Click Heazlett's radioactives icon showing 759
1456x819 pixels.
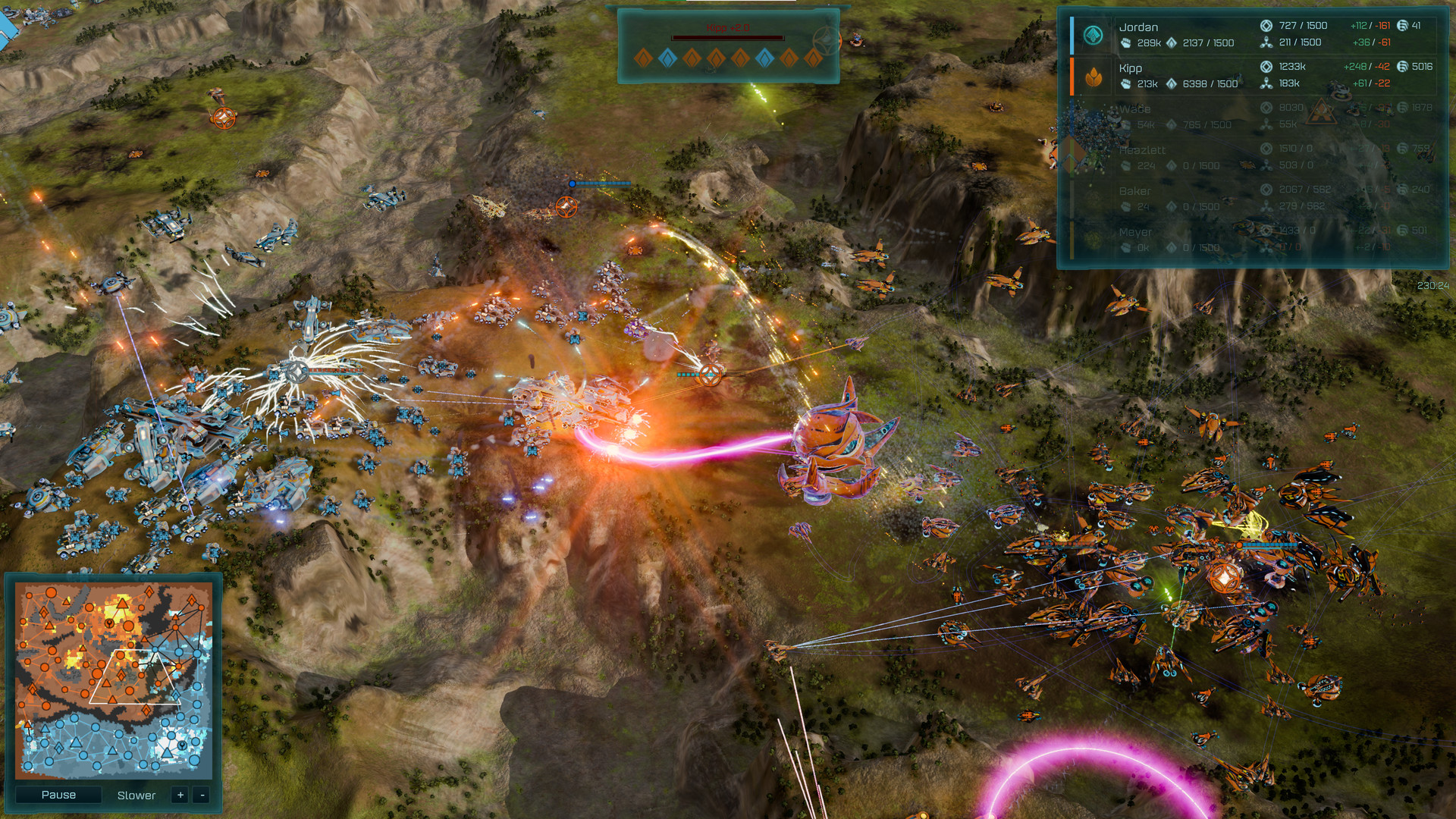click(1403, 149)
